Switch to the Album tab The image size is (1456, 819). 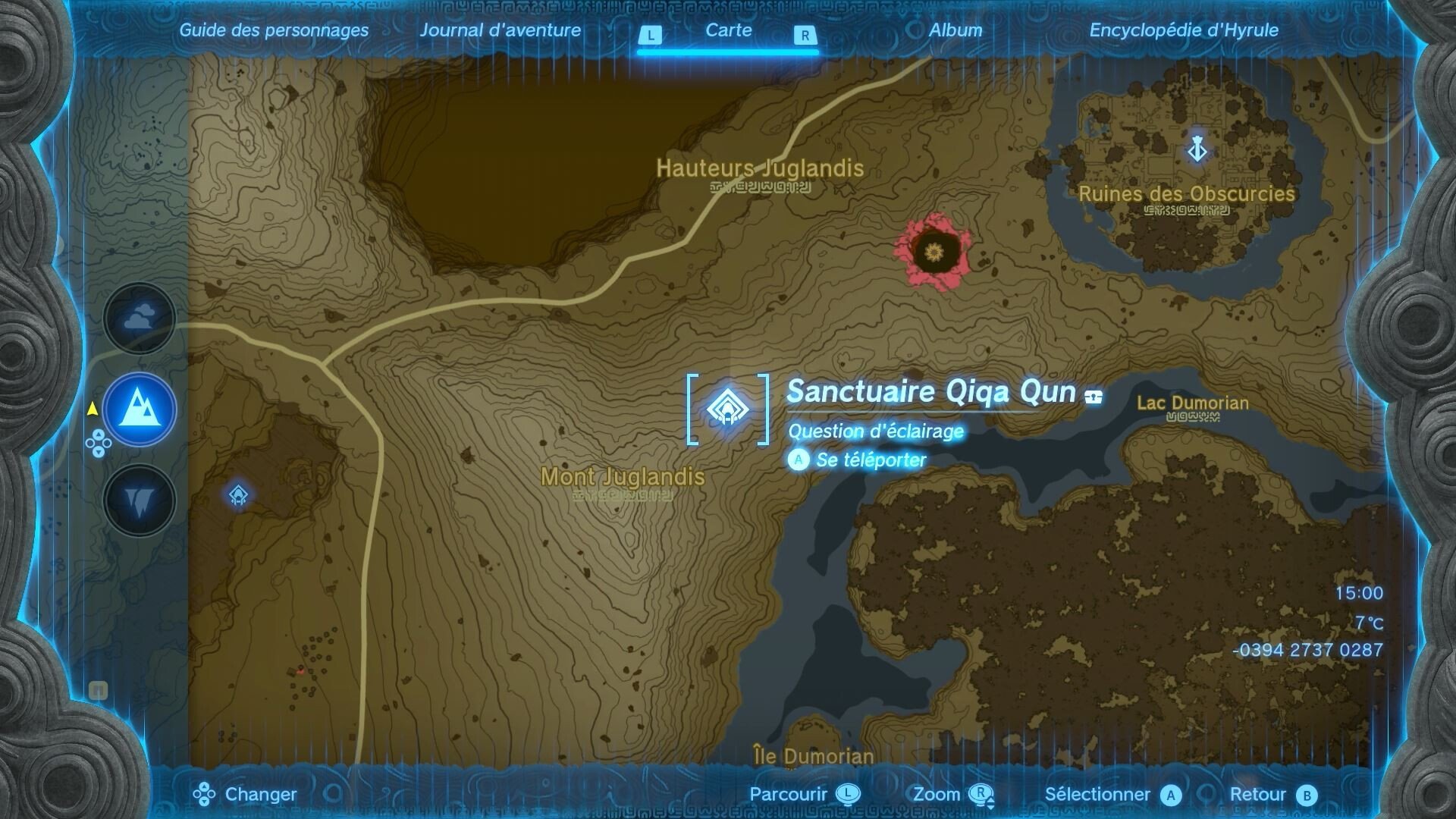955,30
